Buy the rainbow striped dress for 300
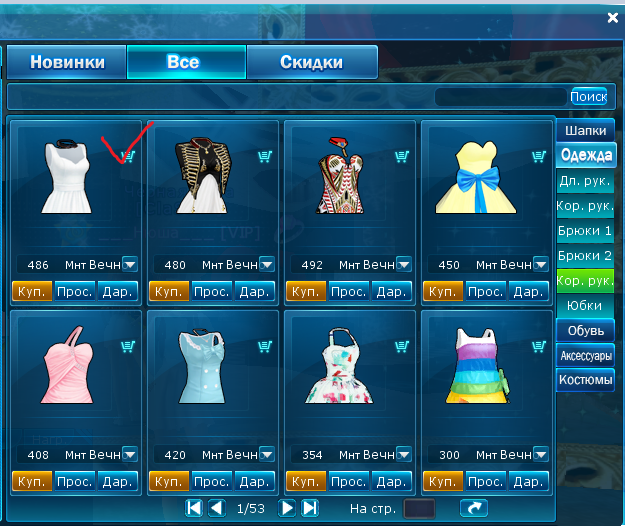625x526 pixels. 439,482
